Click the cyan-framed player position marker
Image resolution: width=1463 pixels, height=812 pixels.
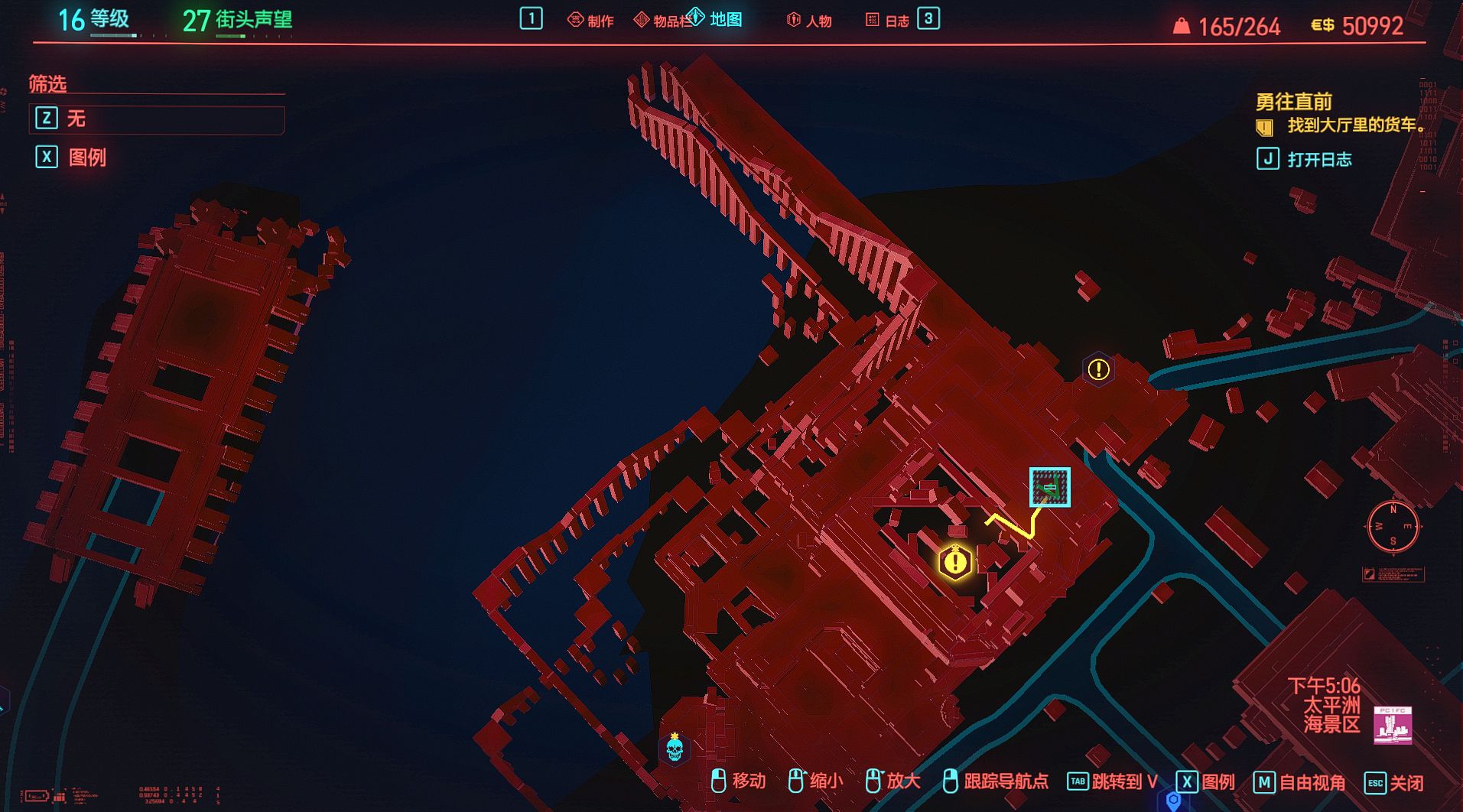(1049, 487)
